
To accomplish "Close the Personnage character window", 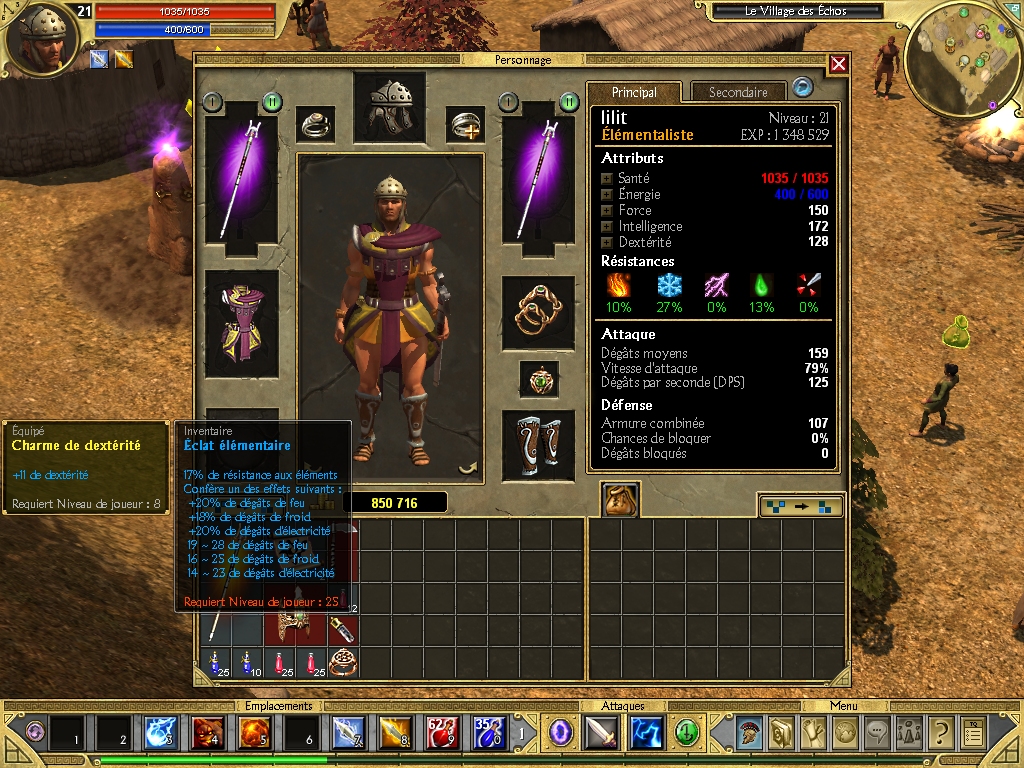I will 838,64.
